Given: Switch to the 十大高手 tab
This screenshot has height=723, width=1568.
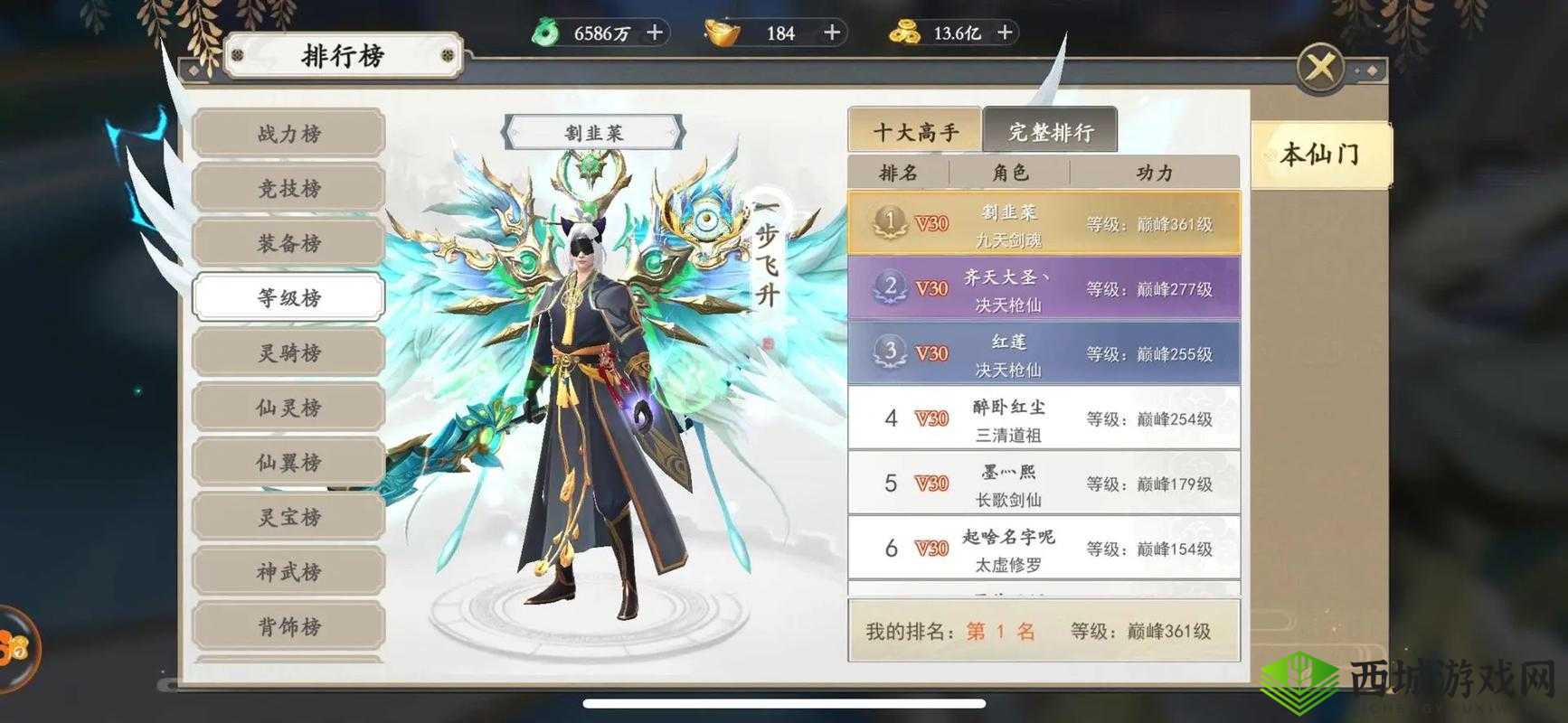Looking at the screenshot, I should (x=916, y=131).
